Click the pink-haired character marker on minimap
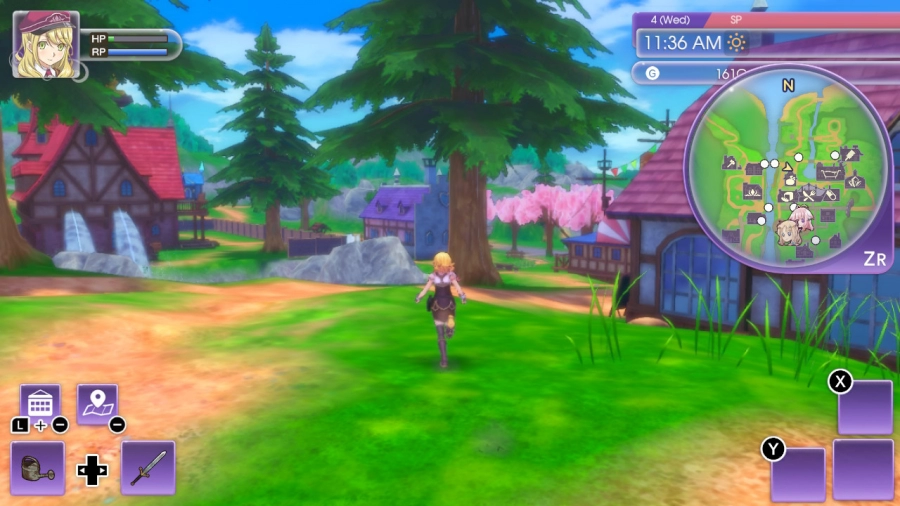This screenshot has width=900, height=506. pyautogui.click(x=800, y=219)
